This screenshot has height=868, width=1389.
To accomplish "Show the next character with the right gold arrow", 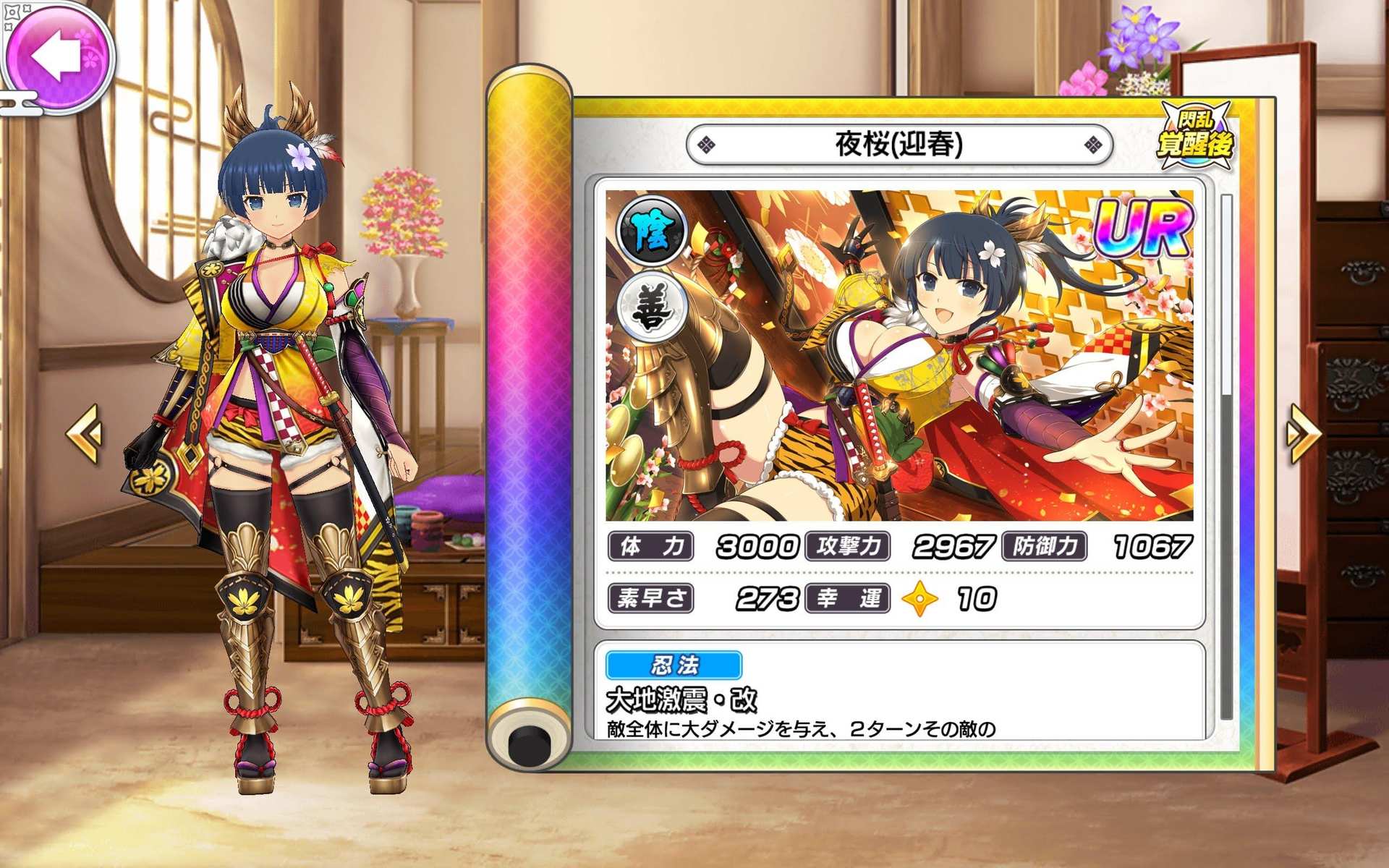I will (x=1303, y=433).
